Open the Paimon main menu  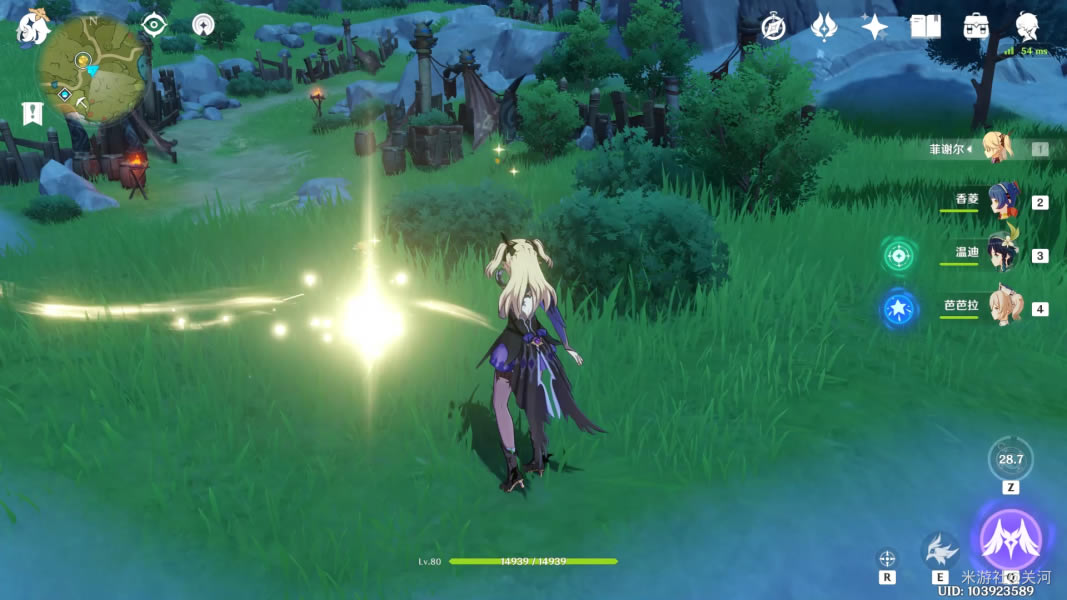(33, 26)
